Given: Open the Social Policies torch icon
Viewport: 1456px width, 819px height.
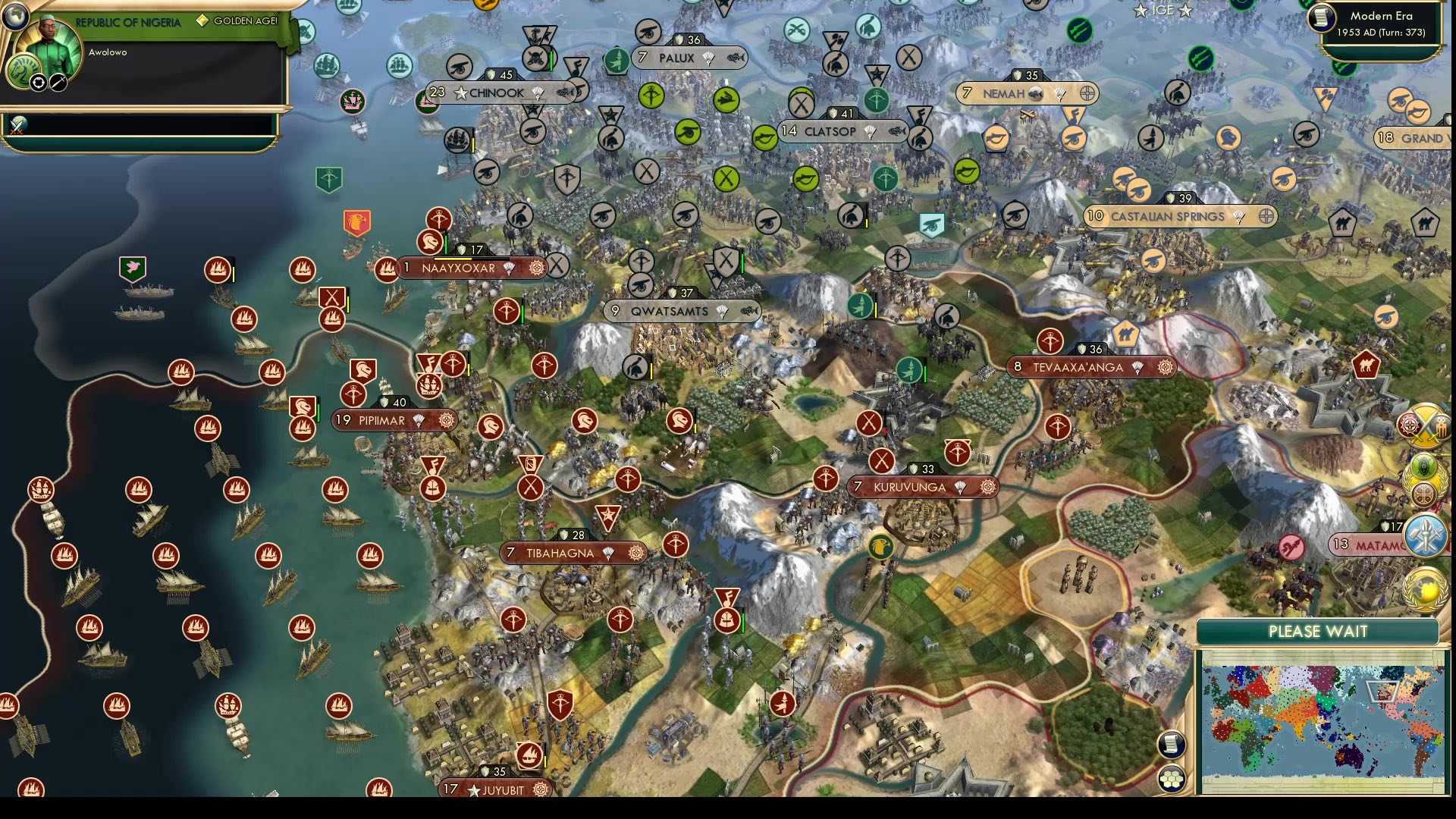Looking at the screenshot, I should tap(1426, 535).
